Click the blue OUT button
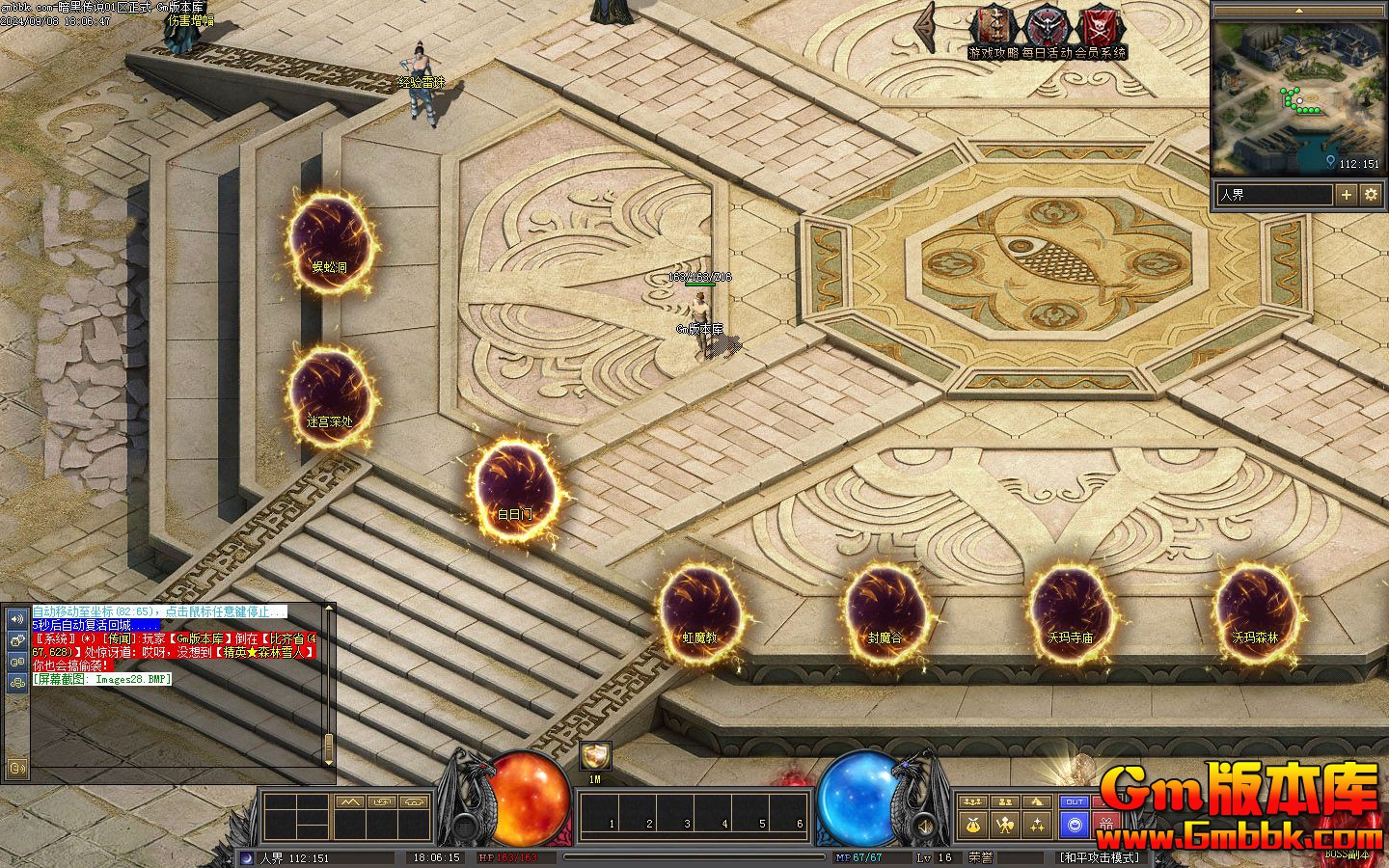 pyautogui.click(x=1074, y=802)
